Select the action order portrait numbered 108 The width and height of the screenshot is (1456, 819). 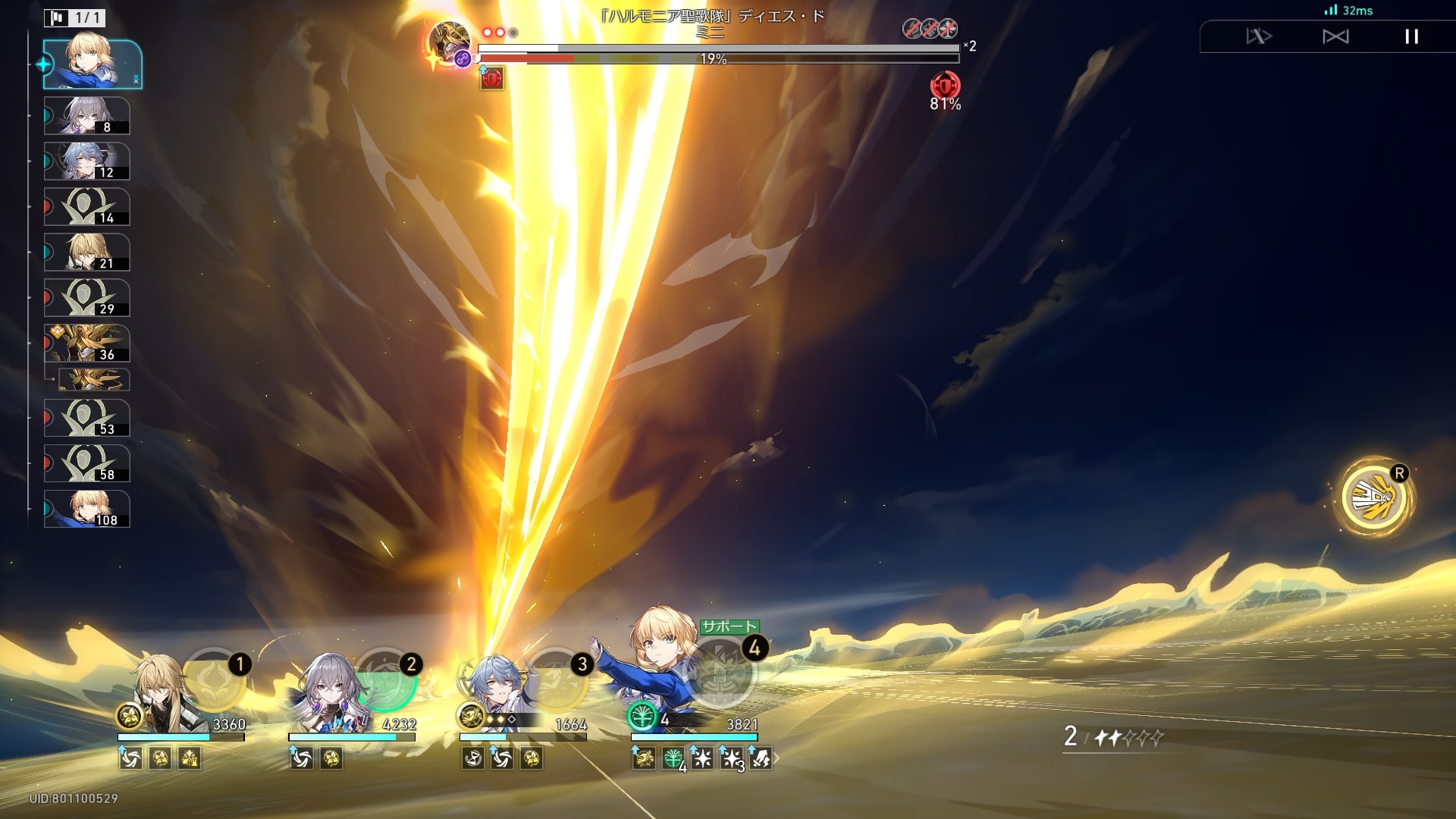click(86, 509)
